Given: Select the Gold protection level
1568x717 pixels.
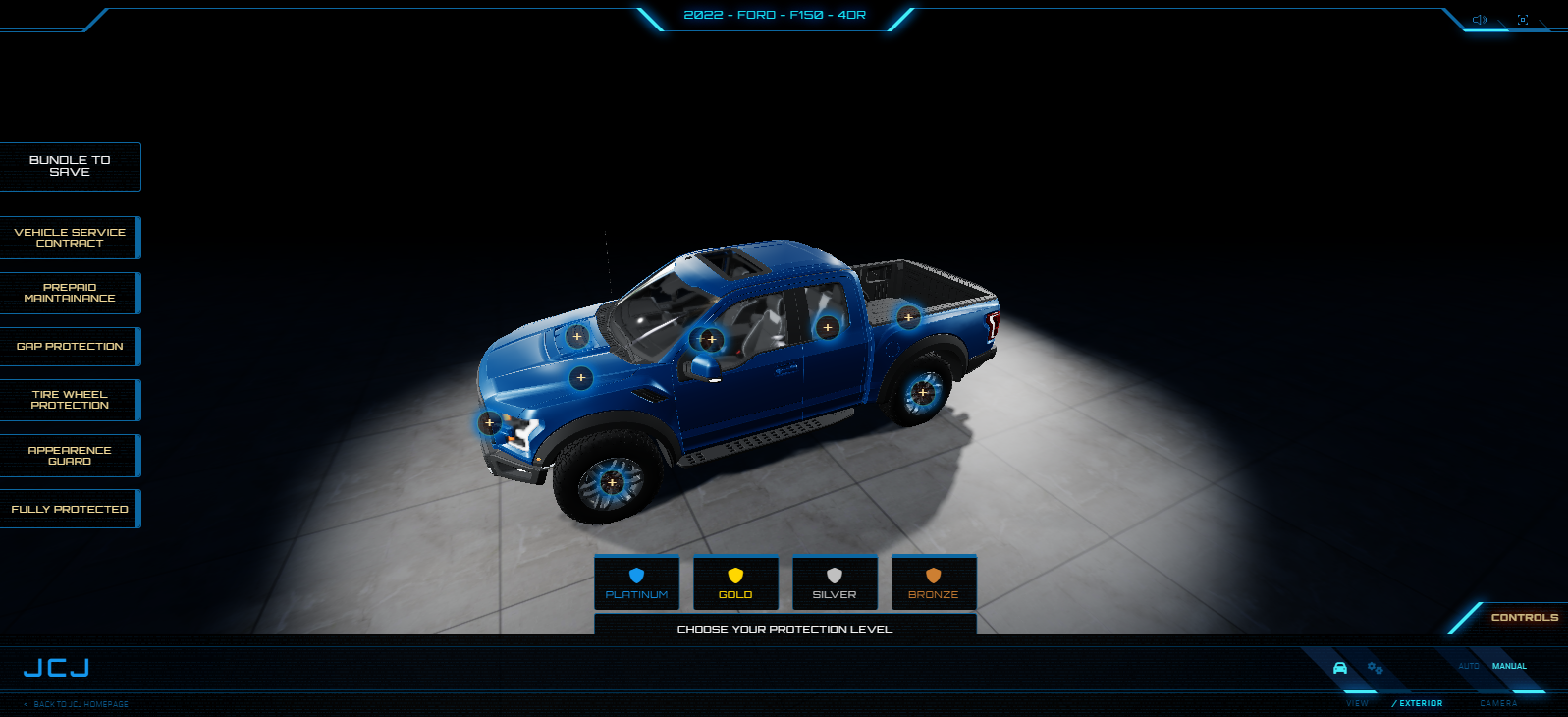Looking at the screenshot, I should pyautogui.click(x=735, y=582).
